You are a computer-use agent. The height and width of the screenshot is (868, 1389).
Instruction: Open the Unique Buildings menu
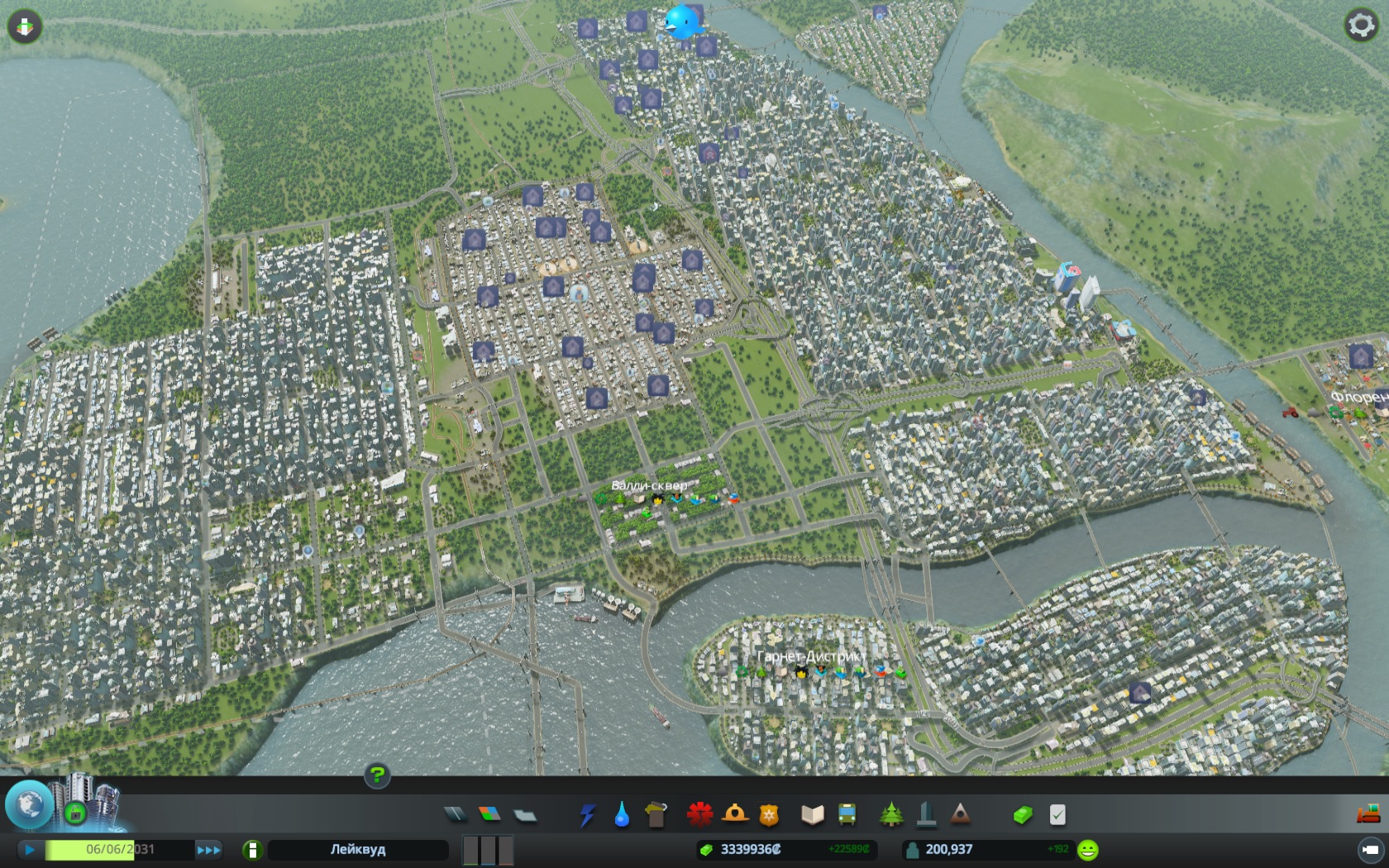coord(926,815)
